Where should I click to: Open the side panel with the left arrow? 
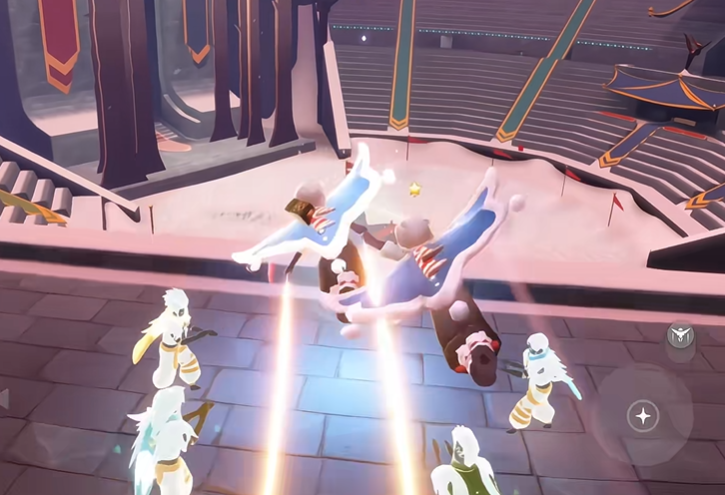(4, 398)
